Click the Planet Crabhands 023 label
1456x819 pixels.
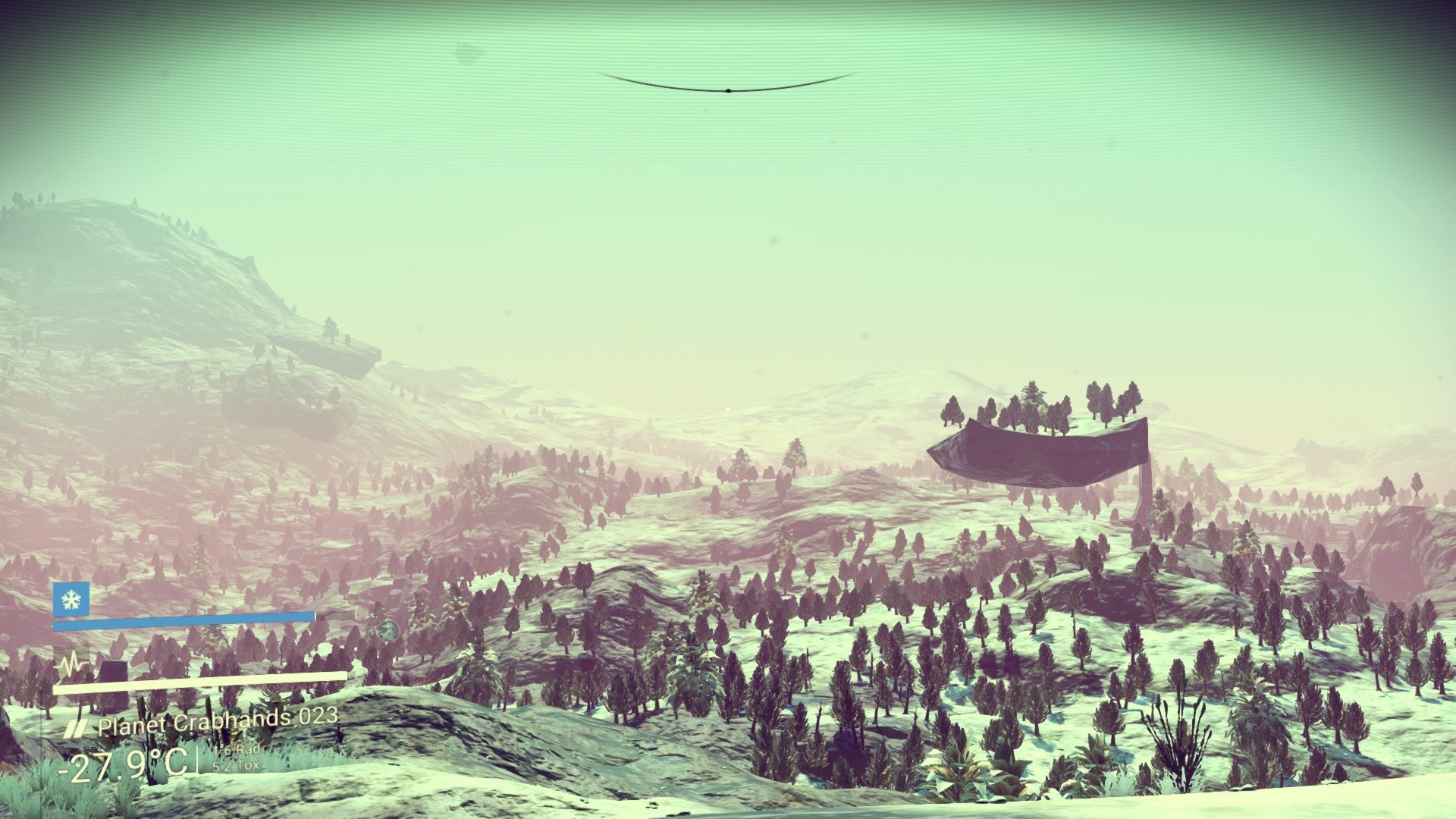click(218, 721)
